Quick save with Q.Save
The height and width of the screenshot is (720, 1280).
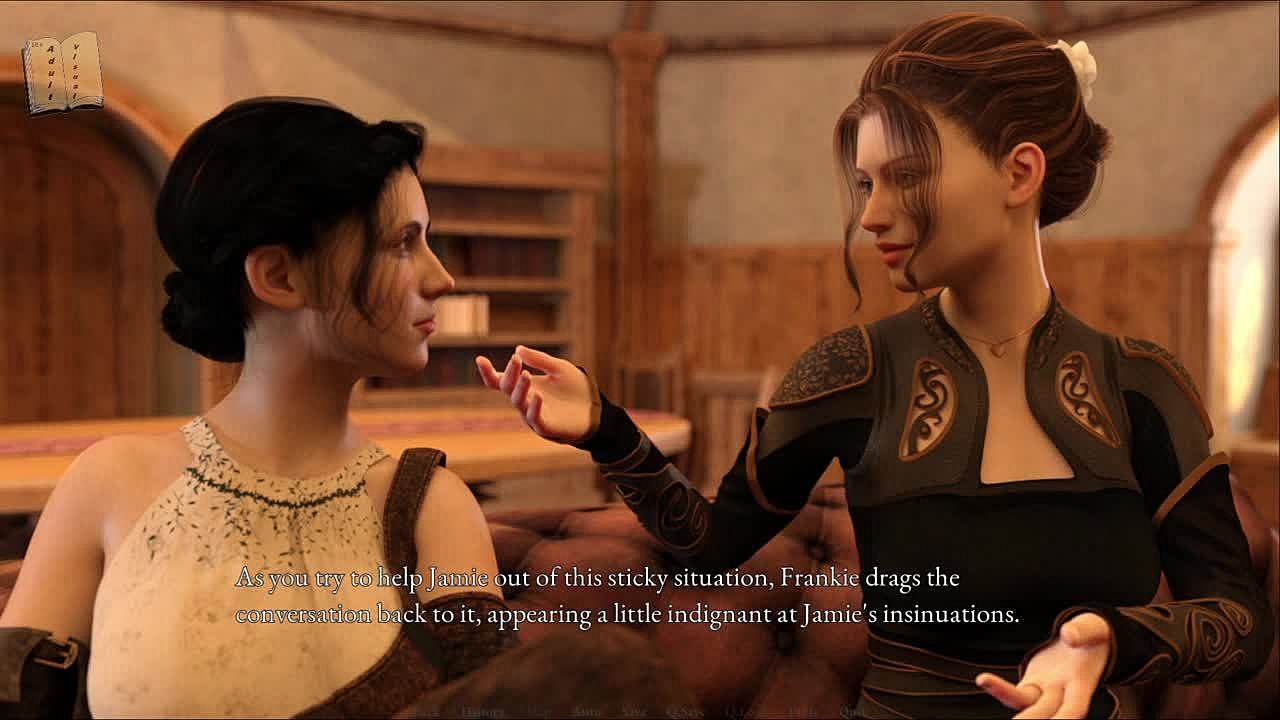coord(687,712)
